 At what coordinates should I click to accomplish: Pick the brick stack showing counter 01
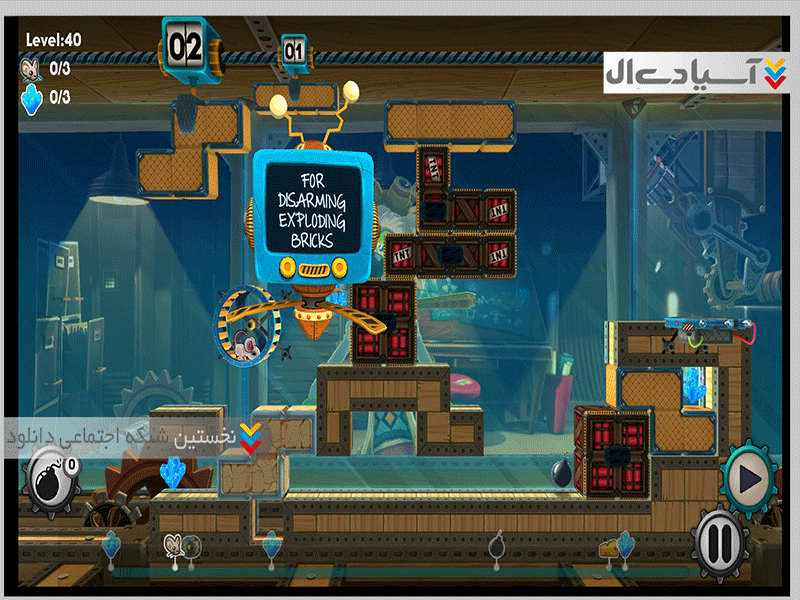(x=293, y=49)
